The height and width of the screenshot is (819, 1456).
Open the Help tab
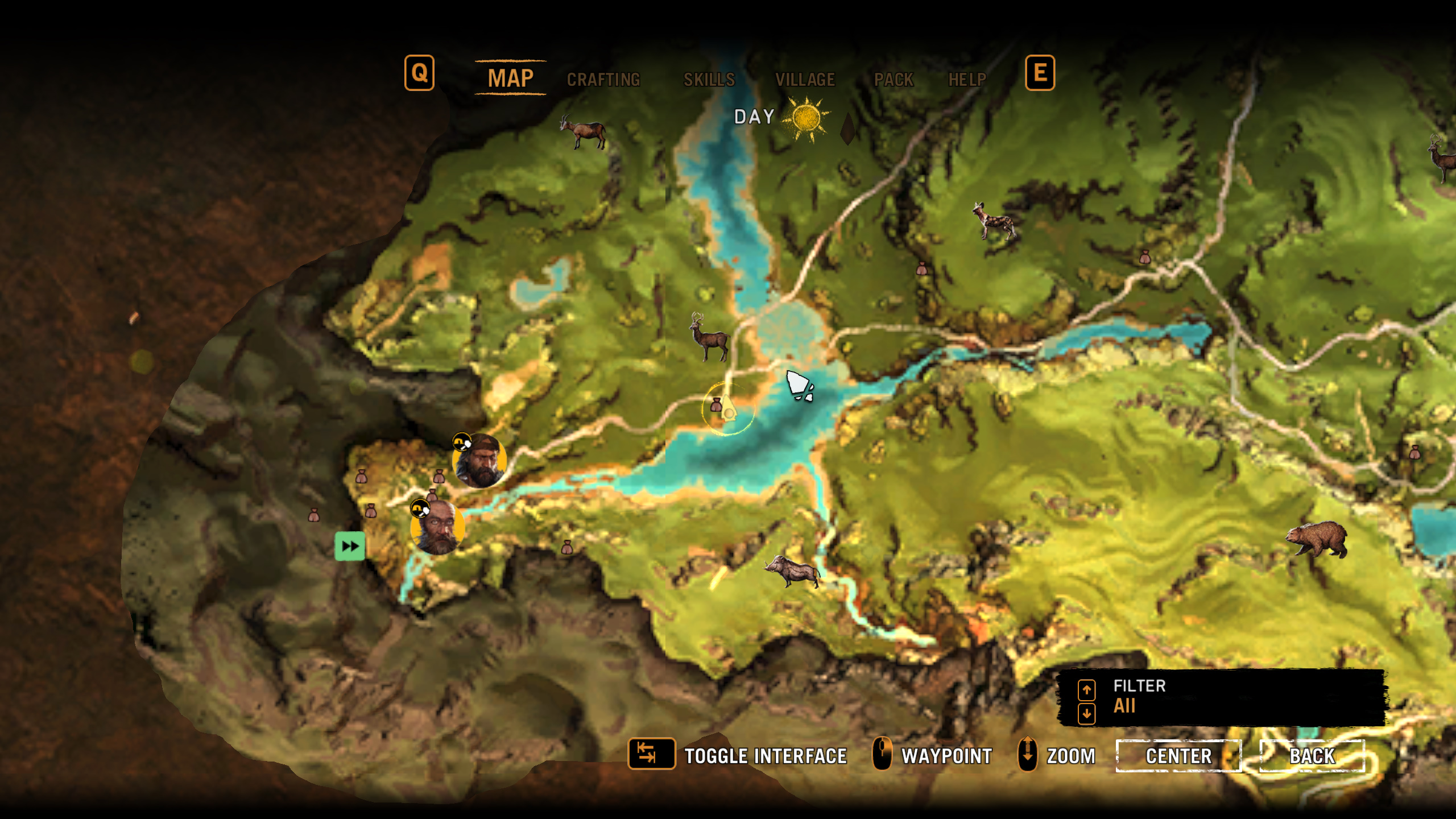click(967, 79)
